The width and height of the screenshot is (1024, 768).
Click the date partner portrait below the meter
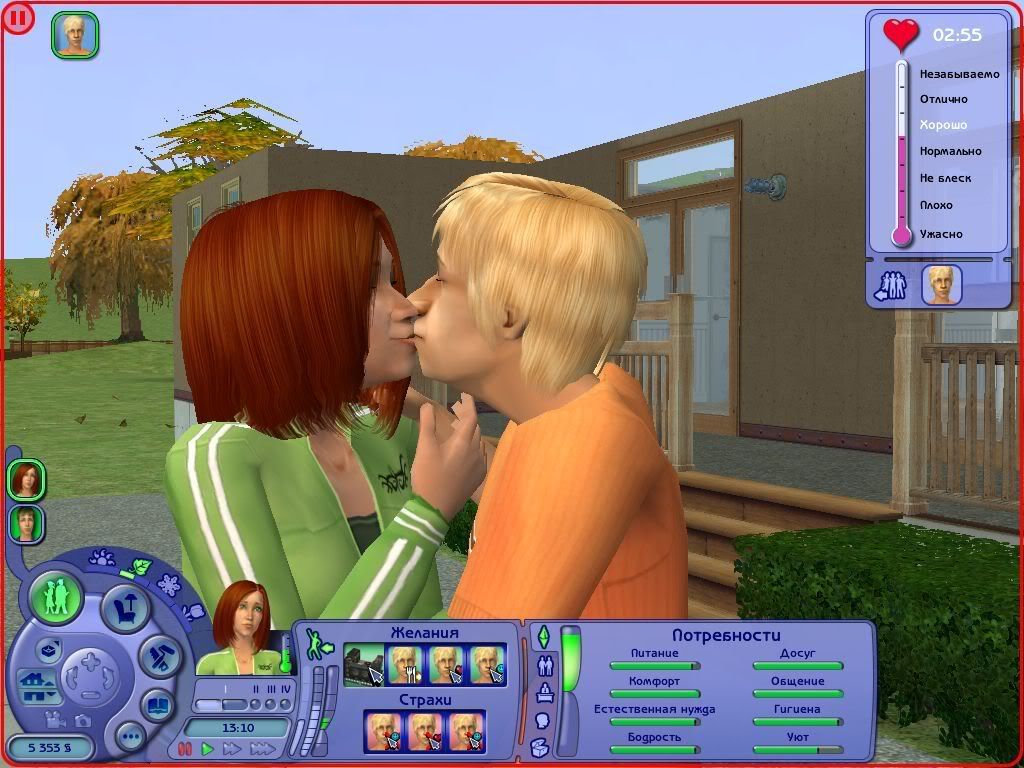941,285
